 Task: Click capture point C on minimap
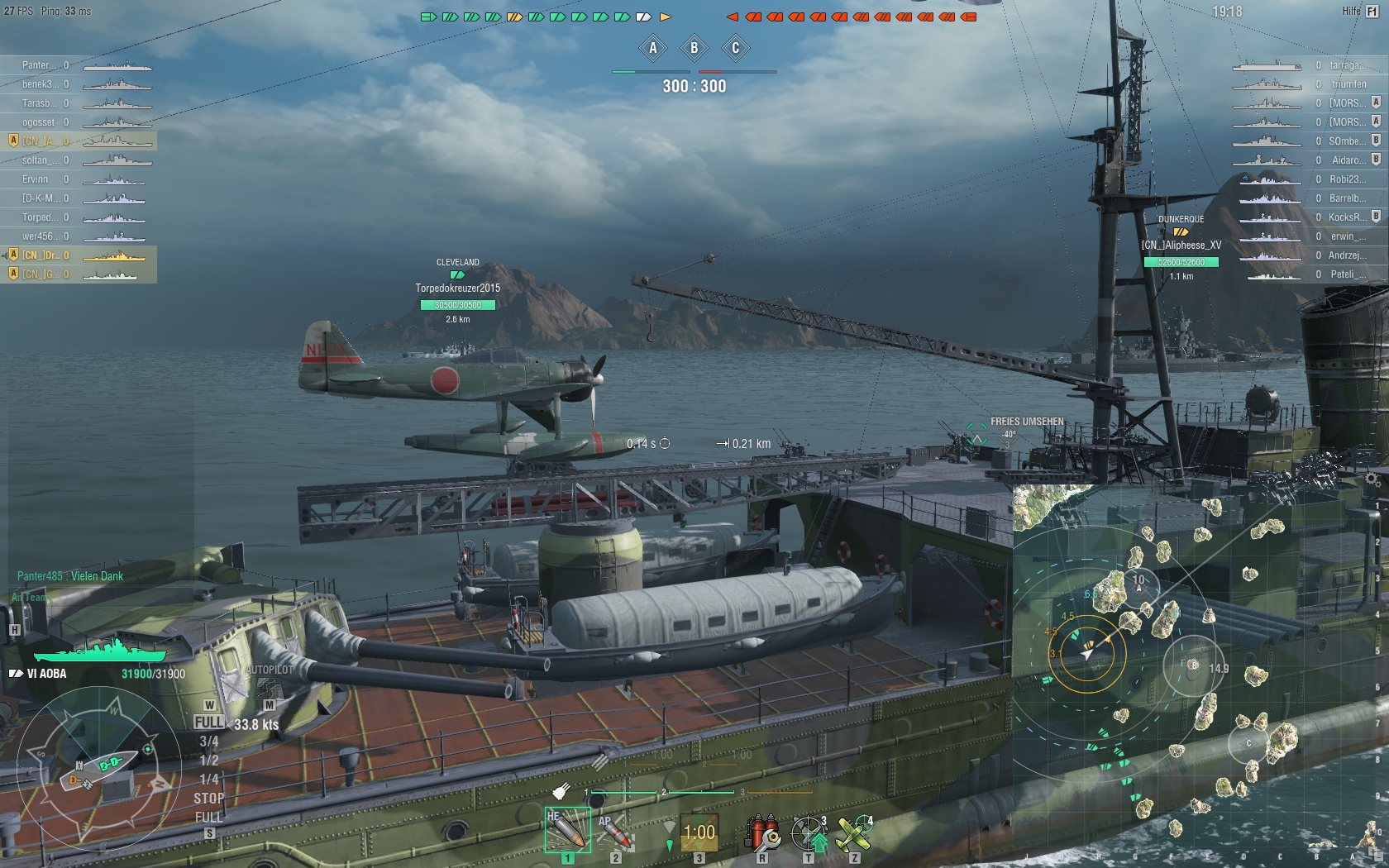tap(1248, 743)
